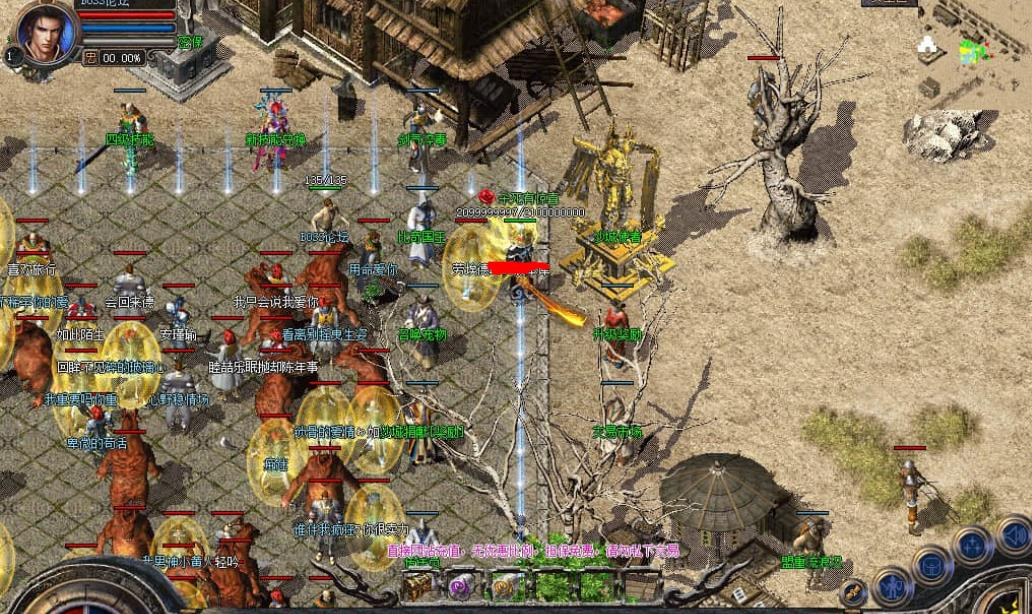
Task: Open the blue round button beside the speaker
Action: coord(973,546)
